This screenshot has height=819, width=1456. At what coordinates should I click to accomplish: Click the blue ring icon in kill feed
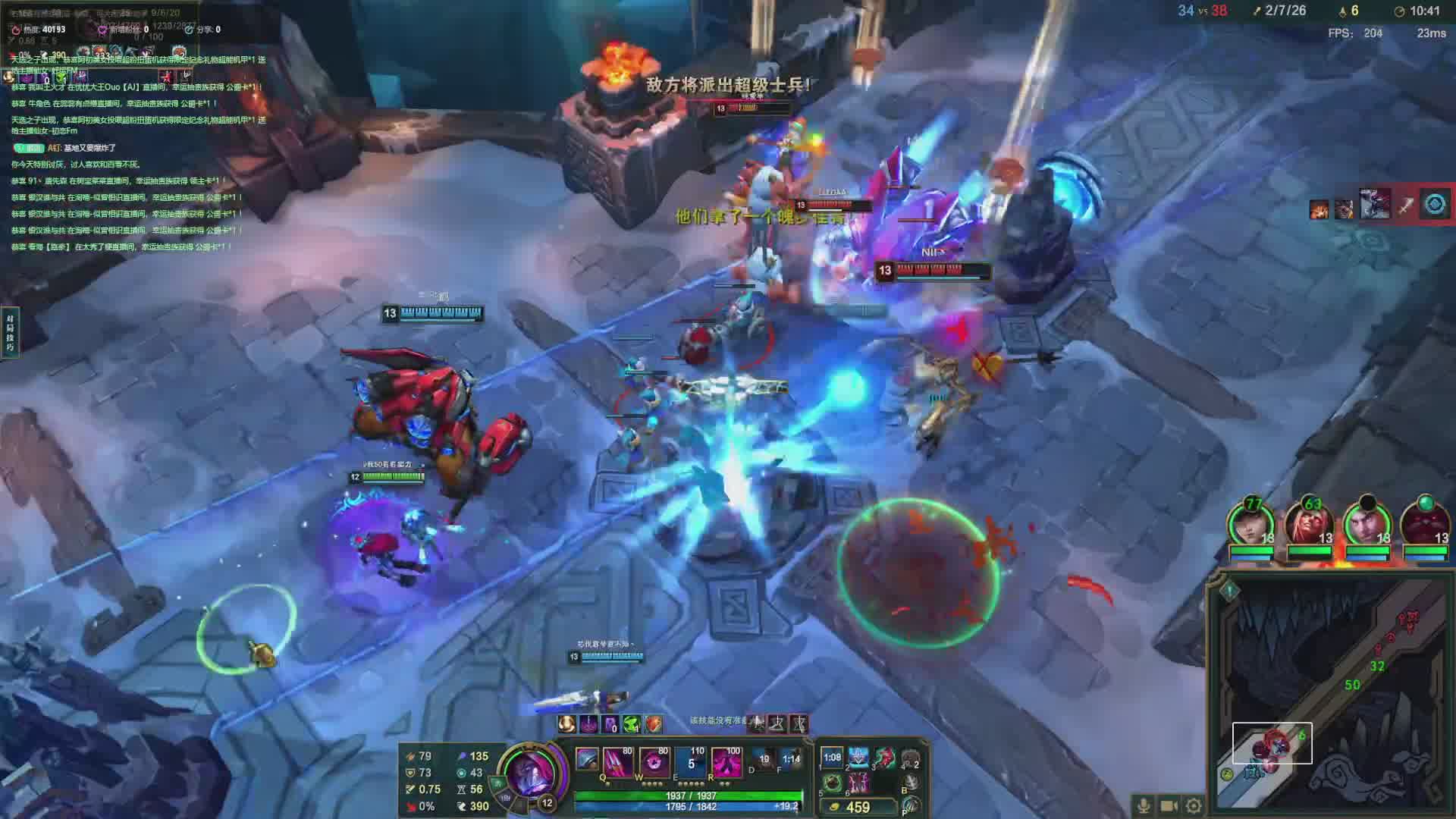point(1434,205)
